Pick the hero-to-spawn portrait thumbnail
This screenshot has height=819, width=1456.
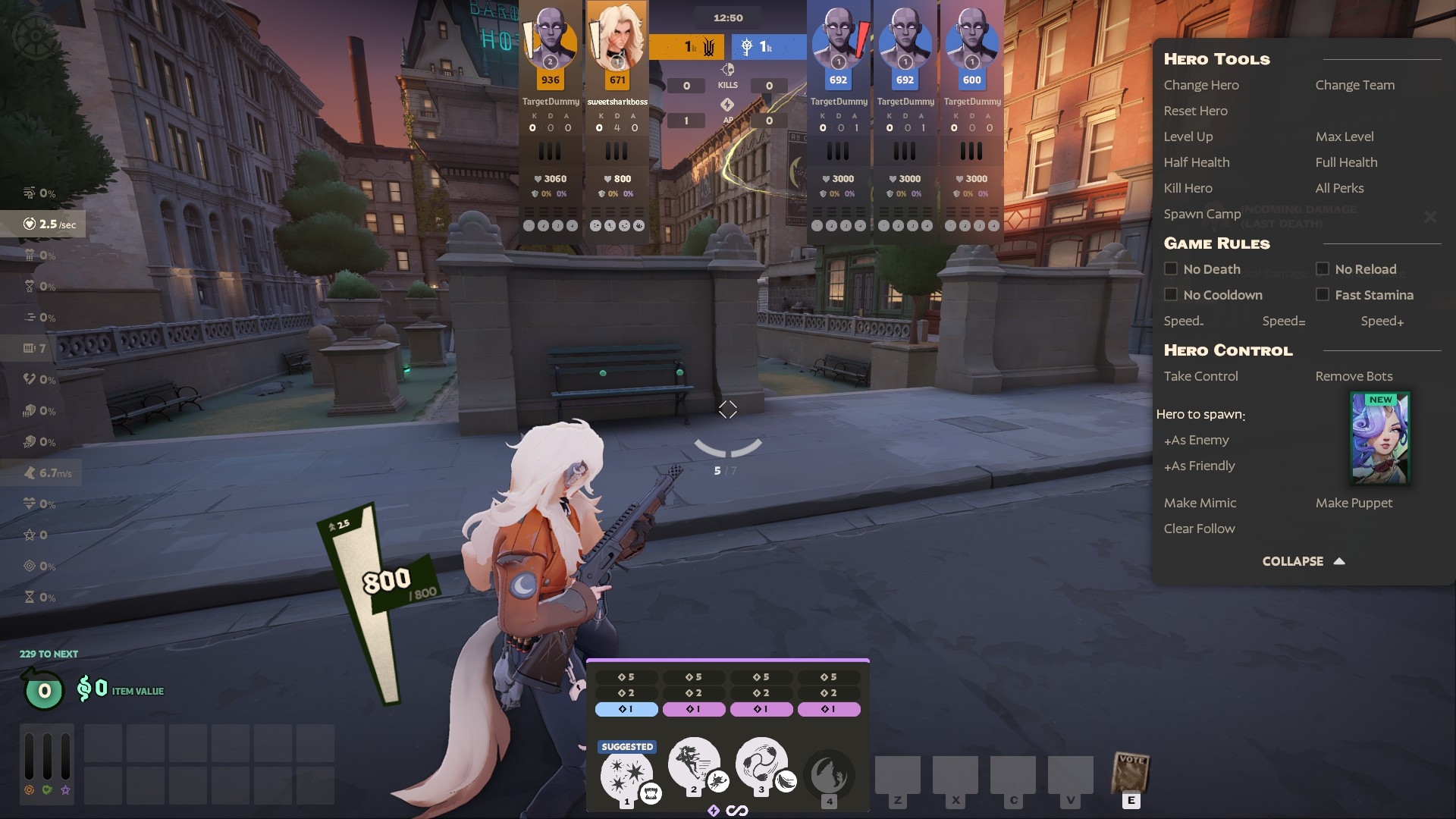click(x=1379, y=438)
